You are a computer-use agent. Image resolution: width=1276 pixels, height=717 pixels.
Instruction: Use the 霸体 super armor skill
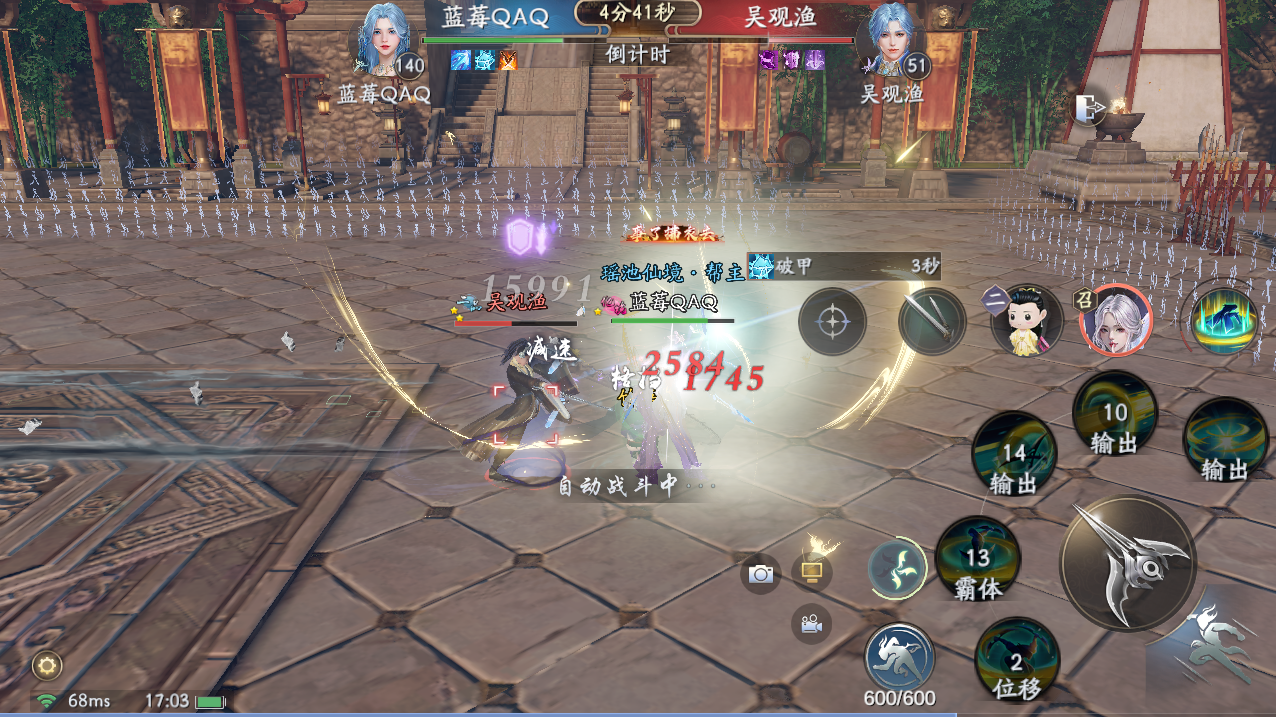point(977,559)
